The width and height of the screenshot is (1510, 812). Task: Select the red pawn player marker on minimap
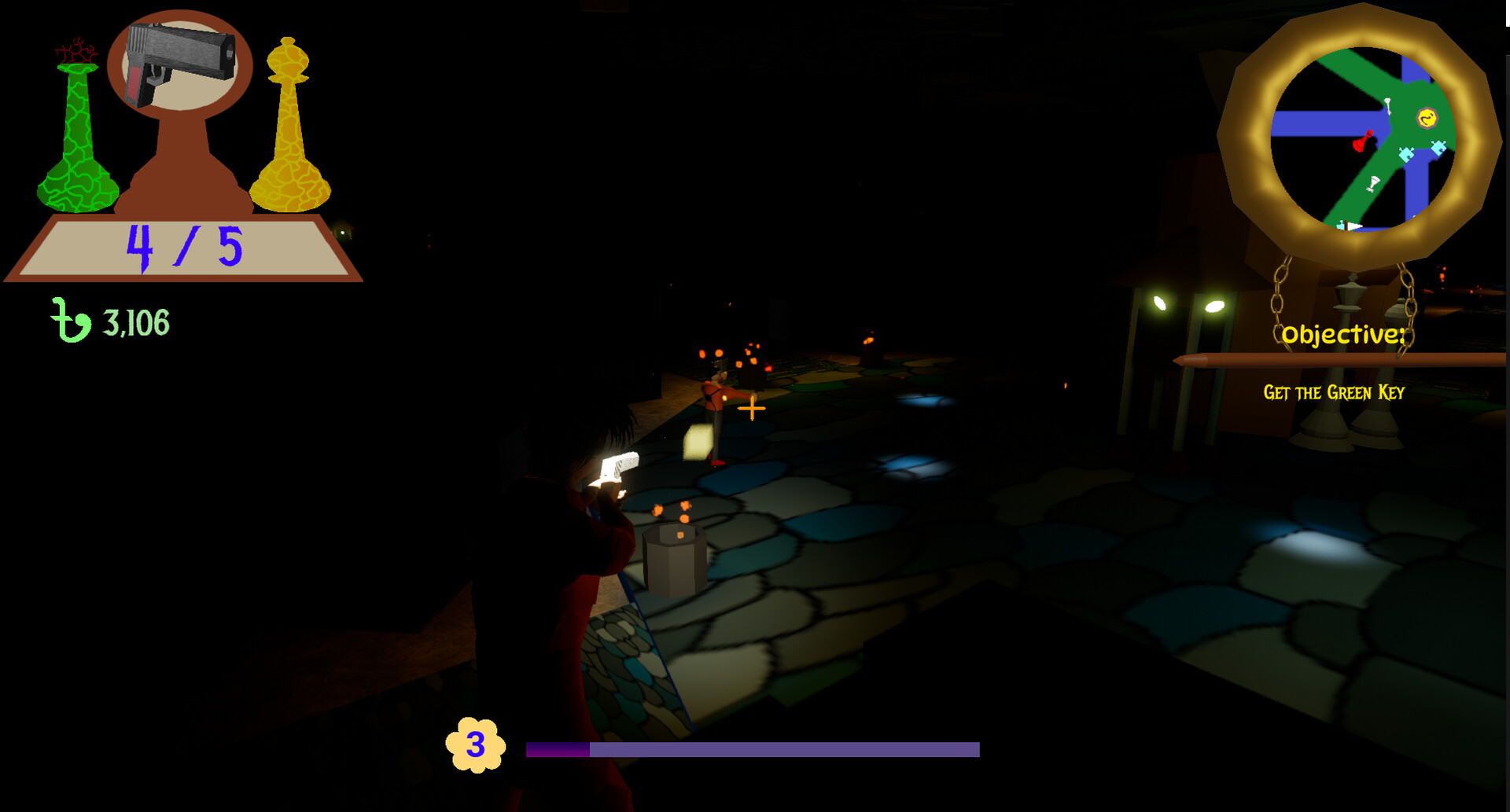click(x=1362, y=141)
